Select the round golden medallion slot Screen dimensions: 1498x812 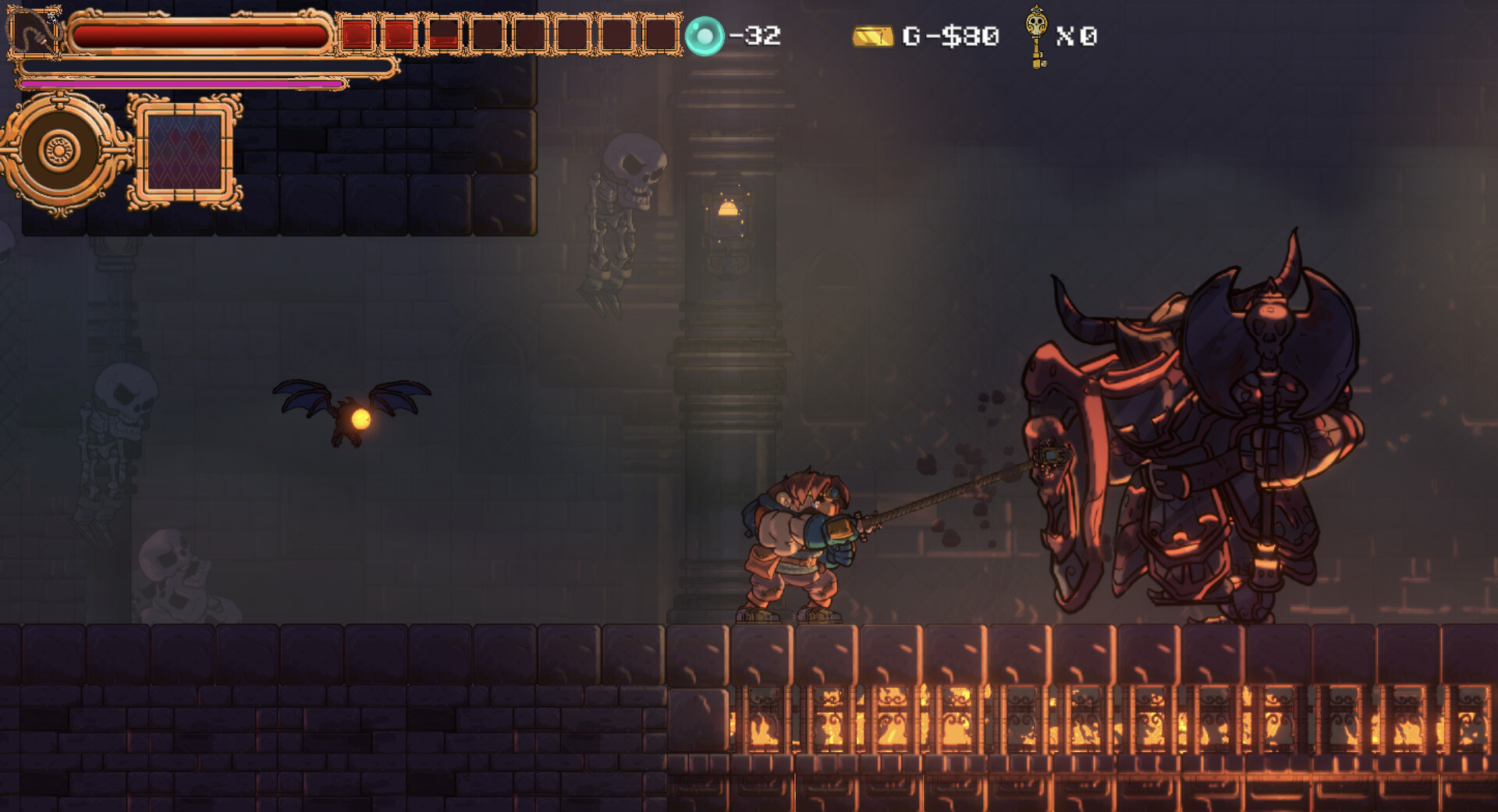pyautogui.click(x=61, y=151)
